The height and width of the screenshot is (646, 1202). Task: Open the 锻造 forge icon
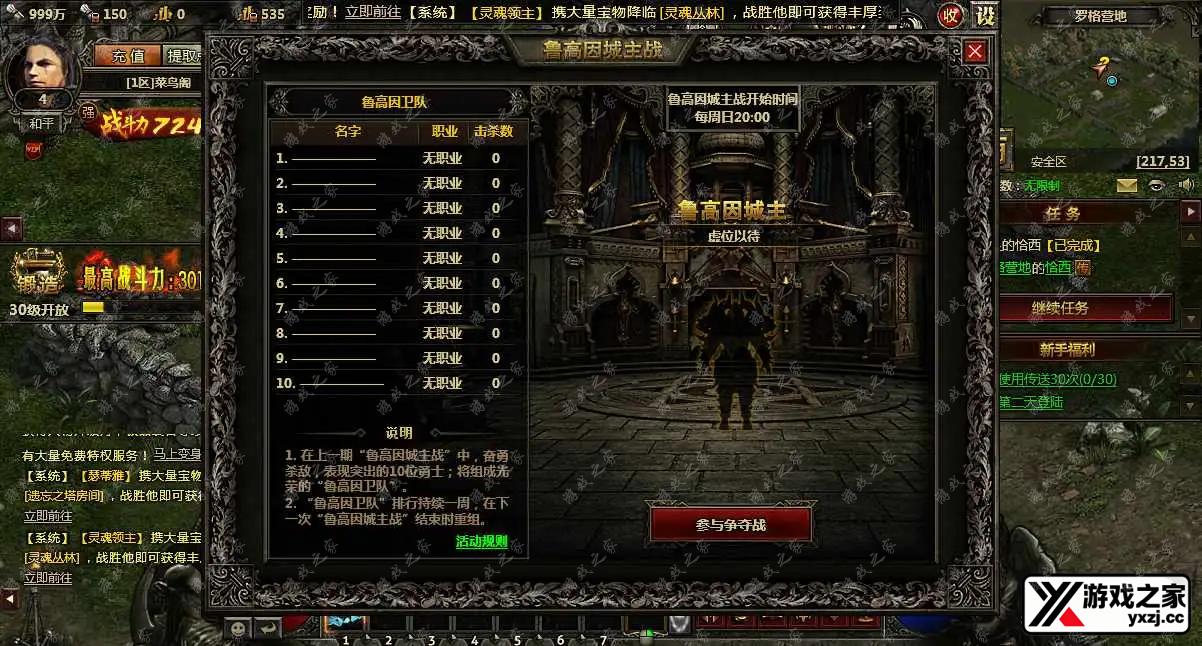pyautogui.click(x=38, y=273)
